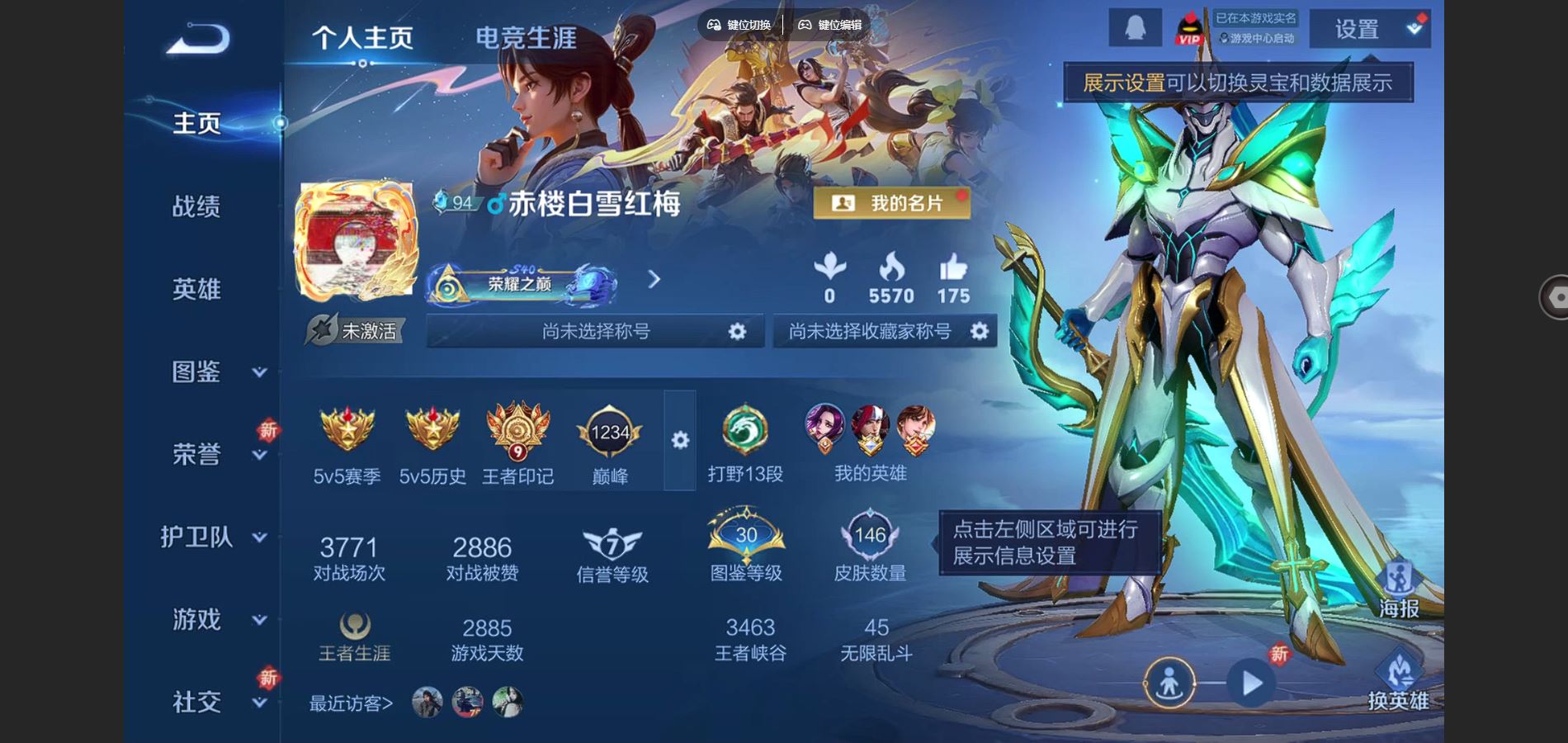Open the 战绩 match history section
The image size is (1568, 743).
pos(196,206)
